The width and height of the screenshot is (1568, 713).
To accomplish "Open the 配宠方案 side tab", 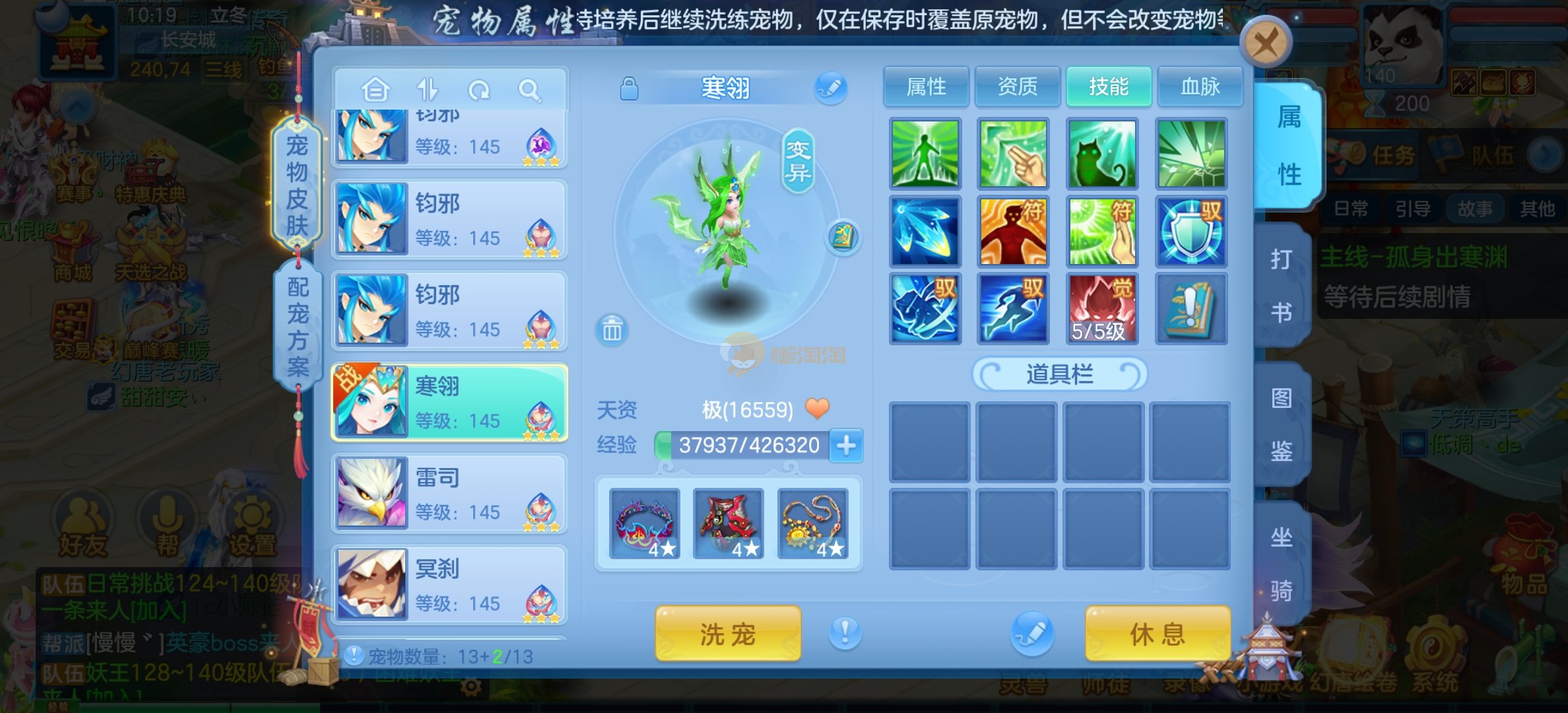I will (x=298, y=326).
